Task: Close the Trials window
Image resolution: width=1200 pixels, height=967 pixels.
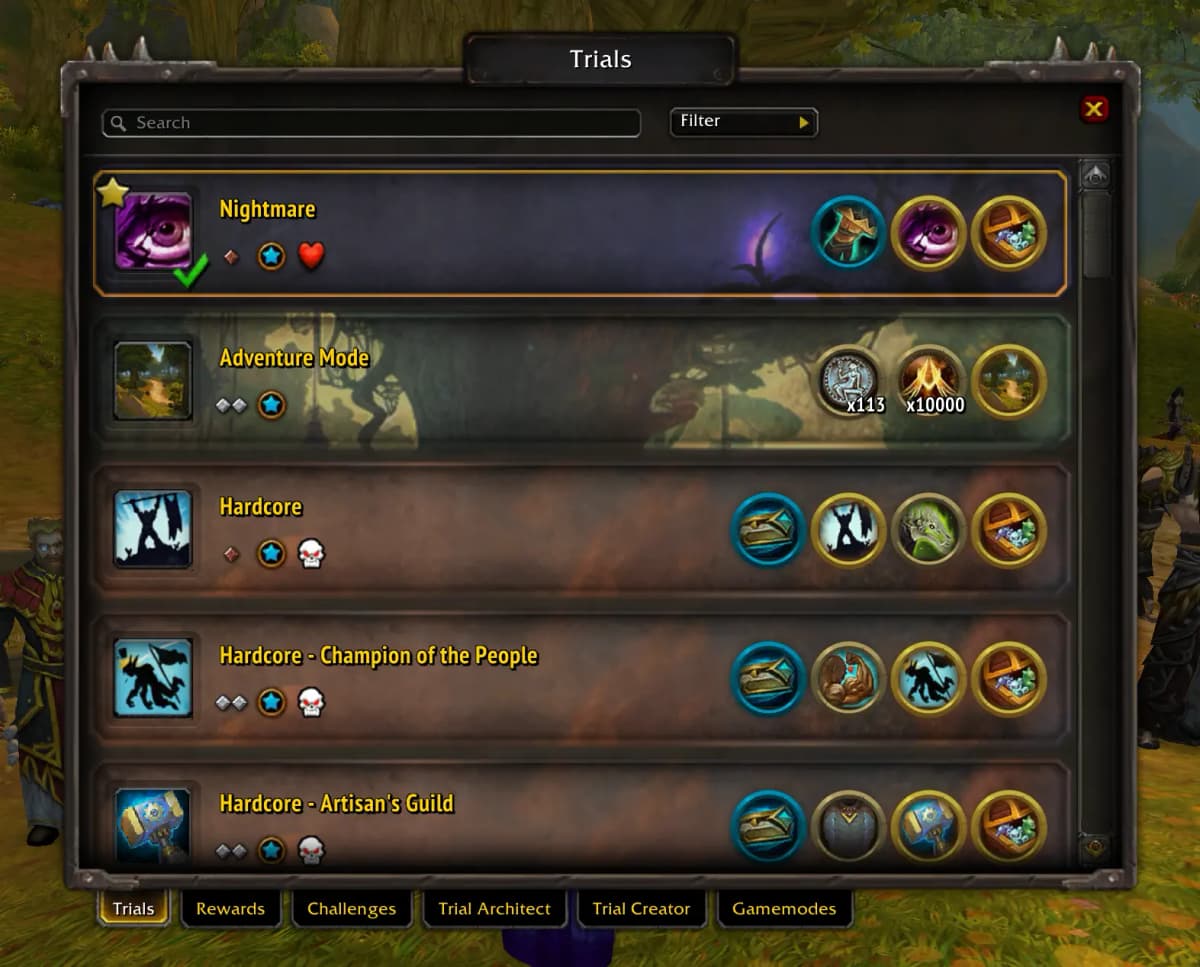Action: point(1094,109)
